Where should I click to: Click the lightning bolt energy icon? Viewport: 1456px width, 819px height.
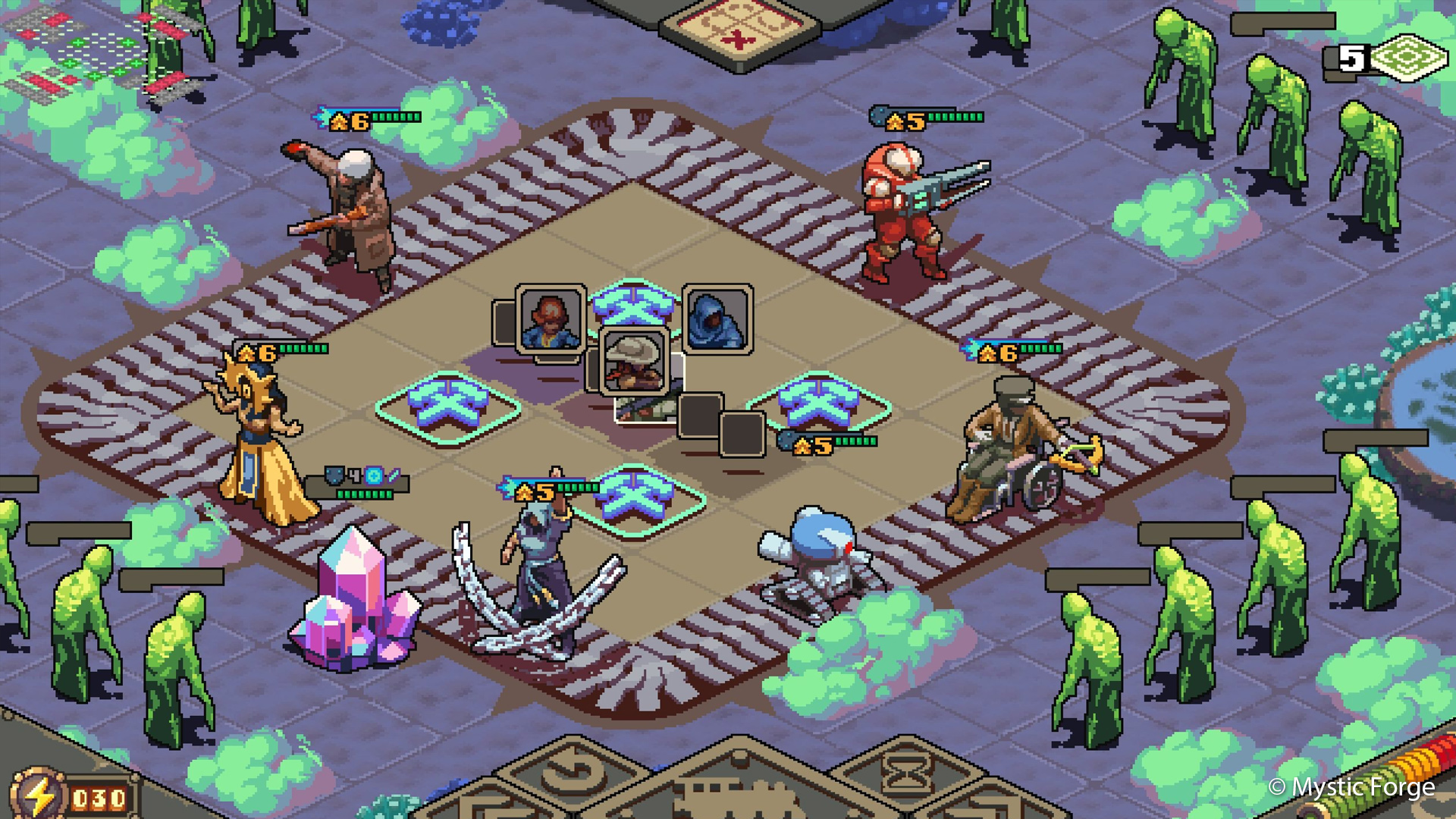click(x=38, y=795)
